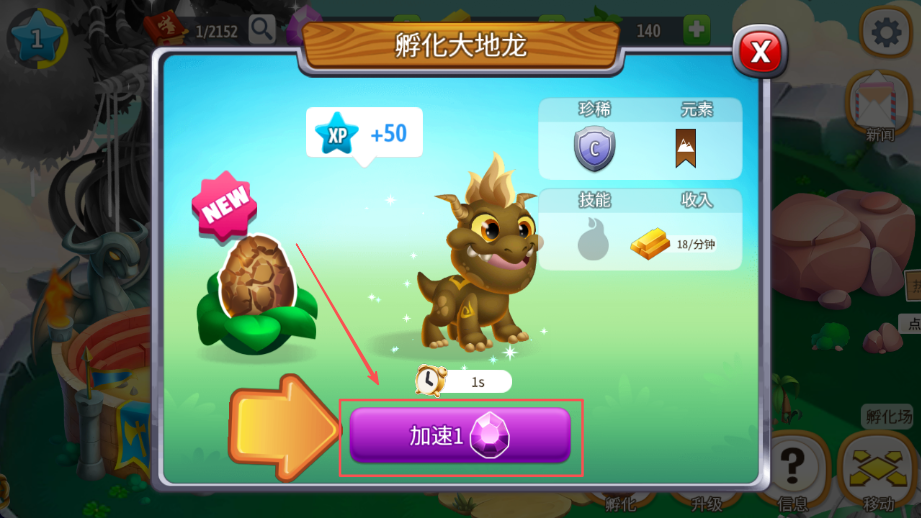The image size is (921, 518).
Task: Open the gear settings menu
Action: [885, 32]
